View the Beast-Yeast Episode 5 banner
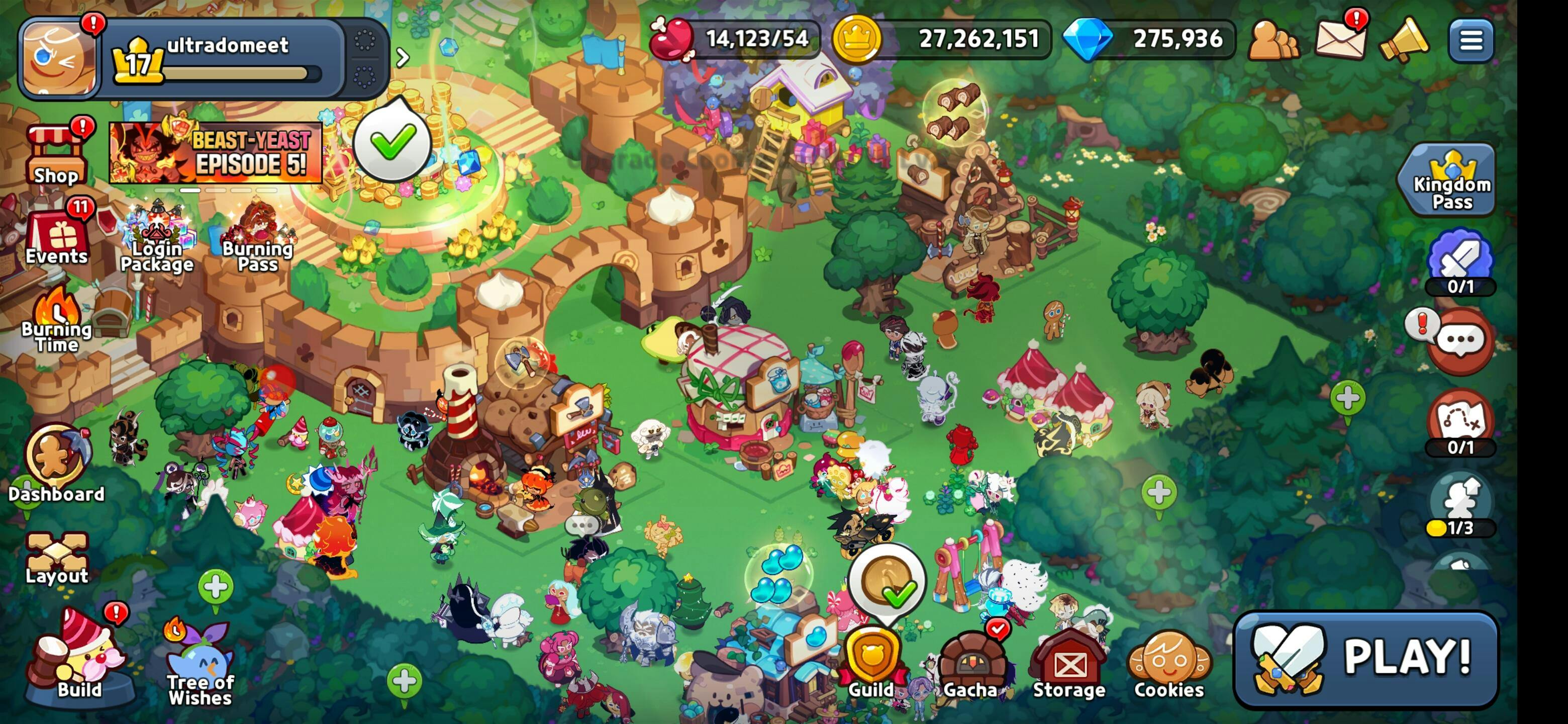Image resolution: width=1568 pixels, height=724 pixels. pyautogui.click(x=215, y=153)
